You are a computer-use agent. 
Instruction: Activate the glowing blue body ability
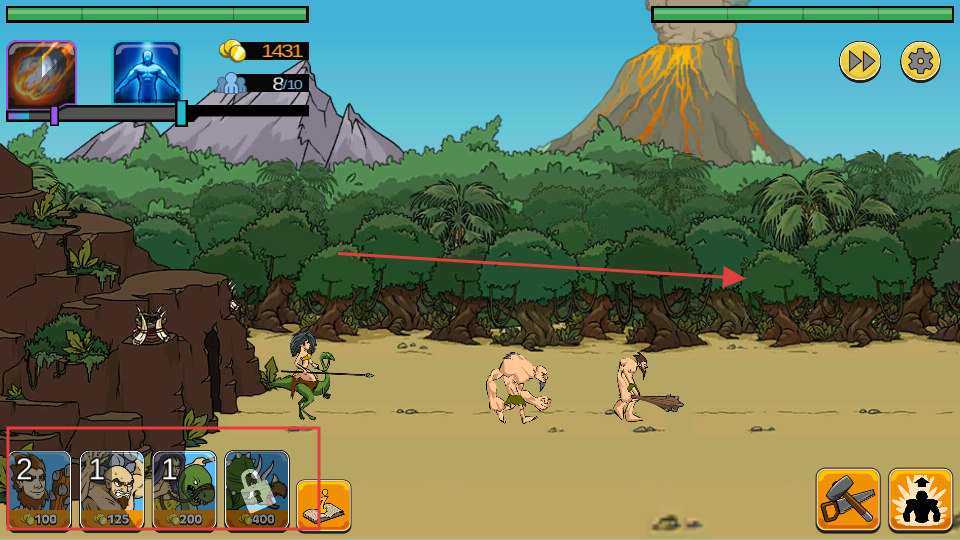coord(147,73)
